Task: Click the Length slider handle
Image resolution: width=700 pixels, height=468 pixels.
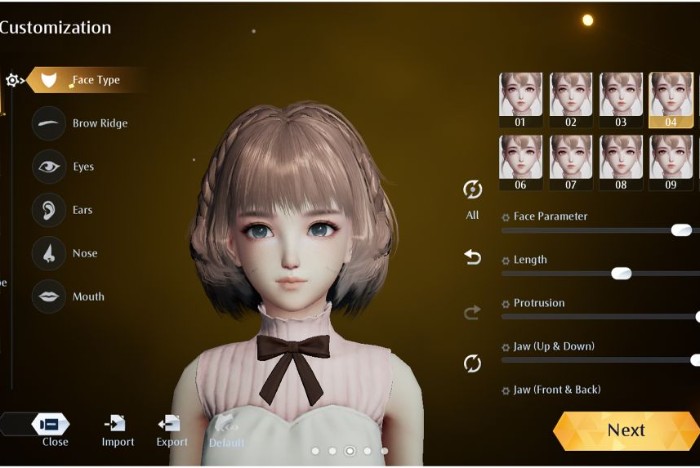Action: click(x=621, y=273)
